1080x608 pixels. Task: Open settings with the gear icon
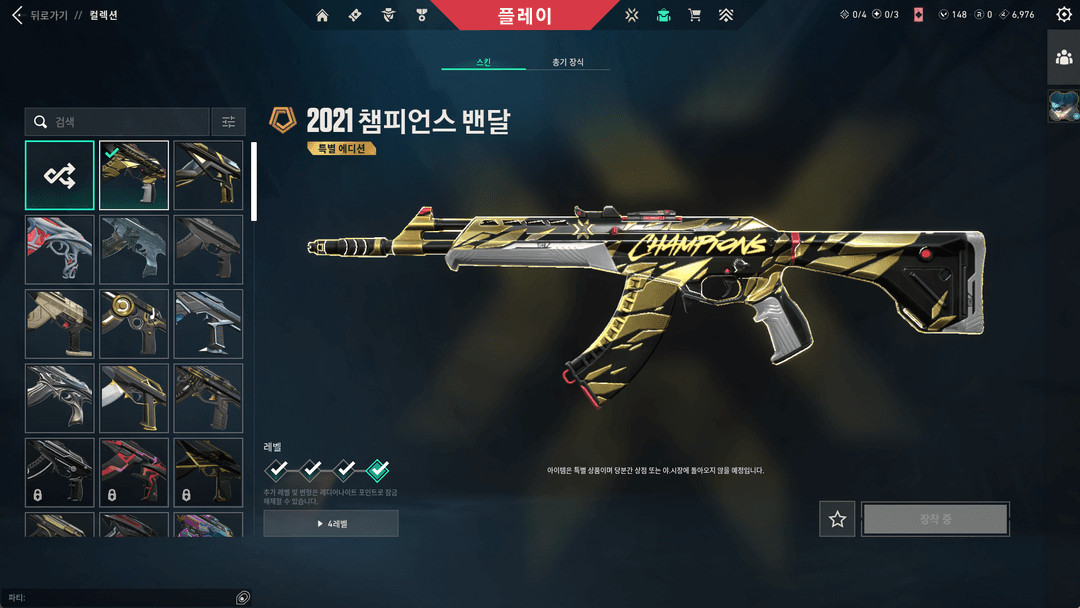coord(1064,15)
